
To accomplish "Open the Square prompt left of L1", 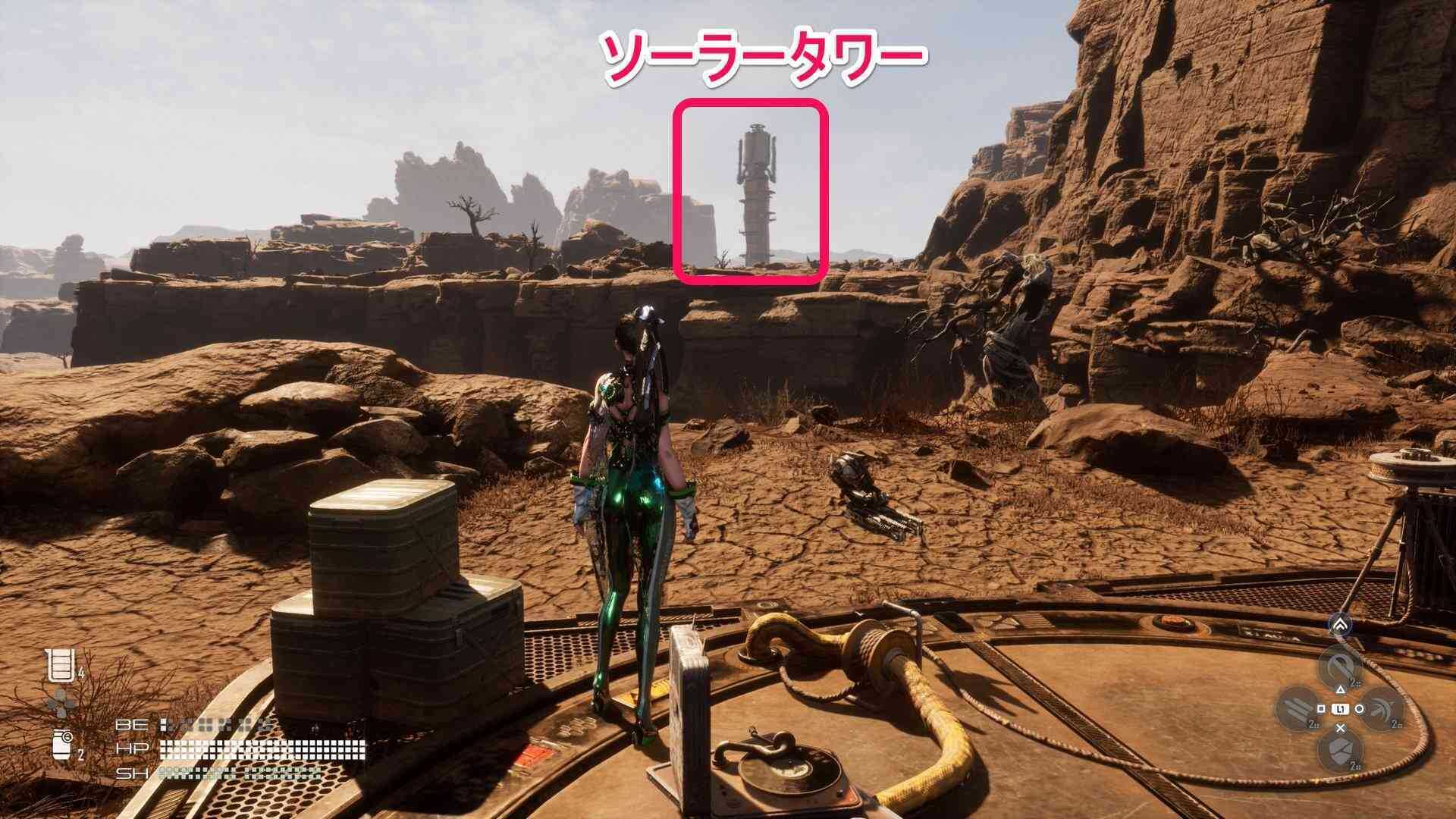I will coord(1322,708).
